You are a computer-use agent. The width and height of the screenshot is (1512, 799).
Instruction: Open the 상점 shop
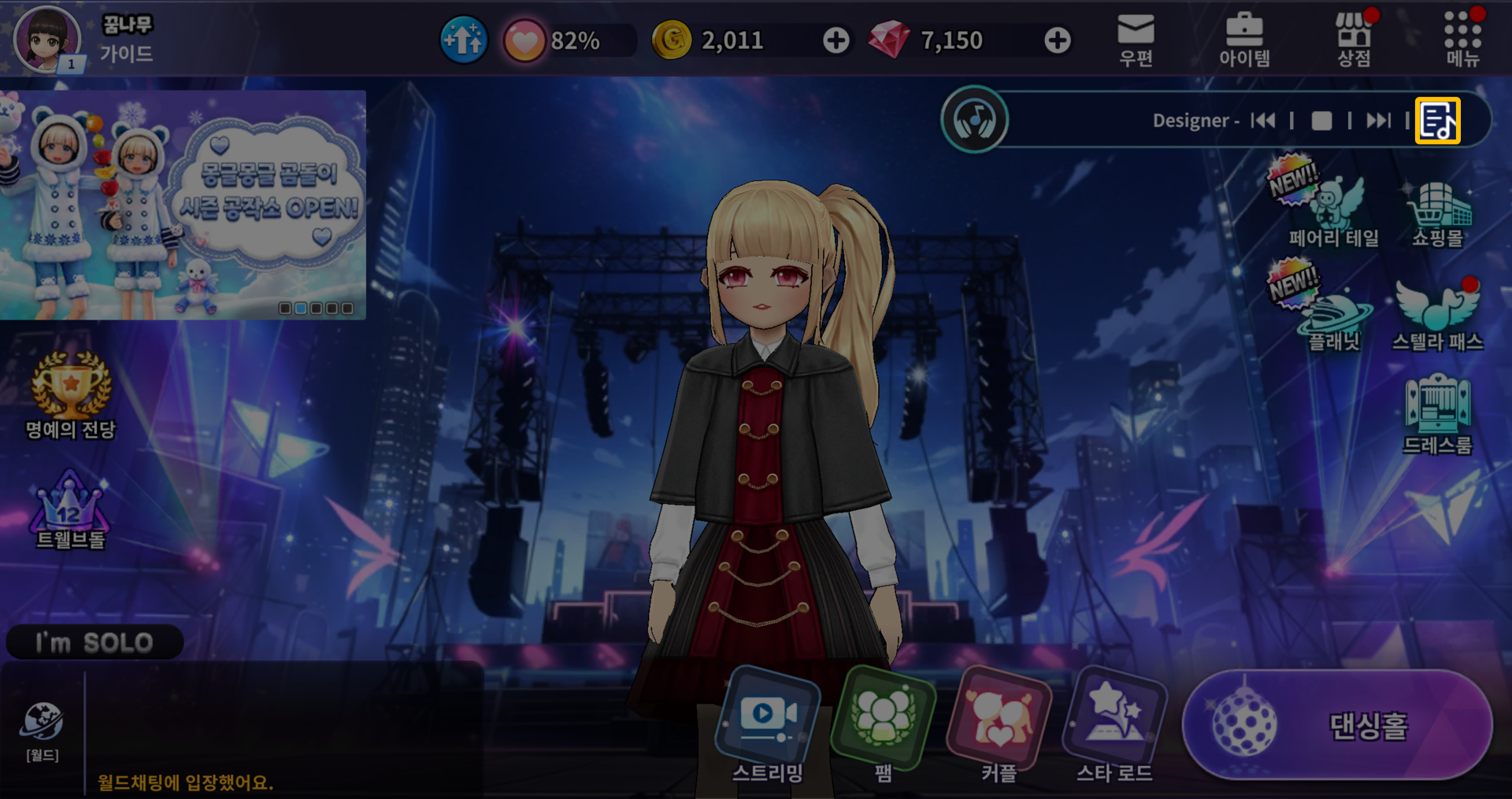point(1354,39)
